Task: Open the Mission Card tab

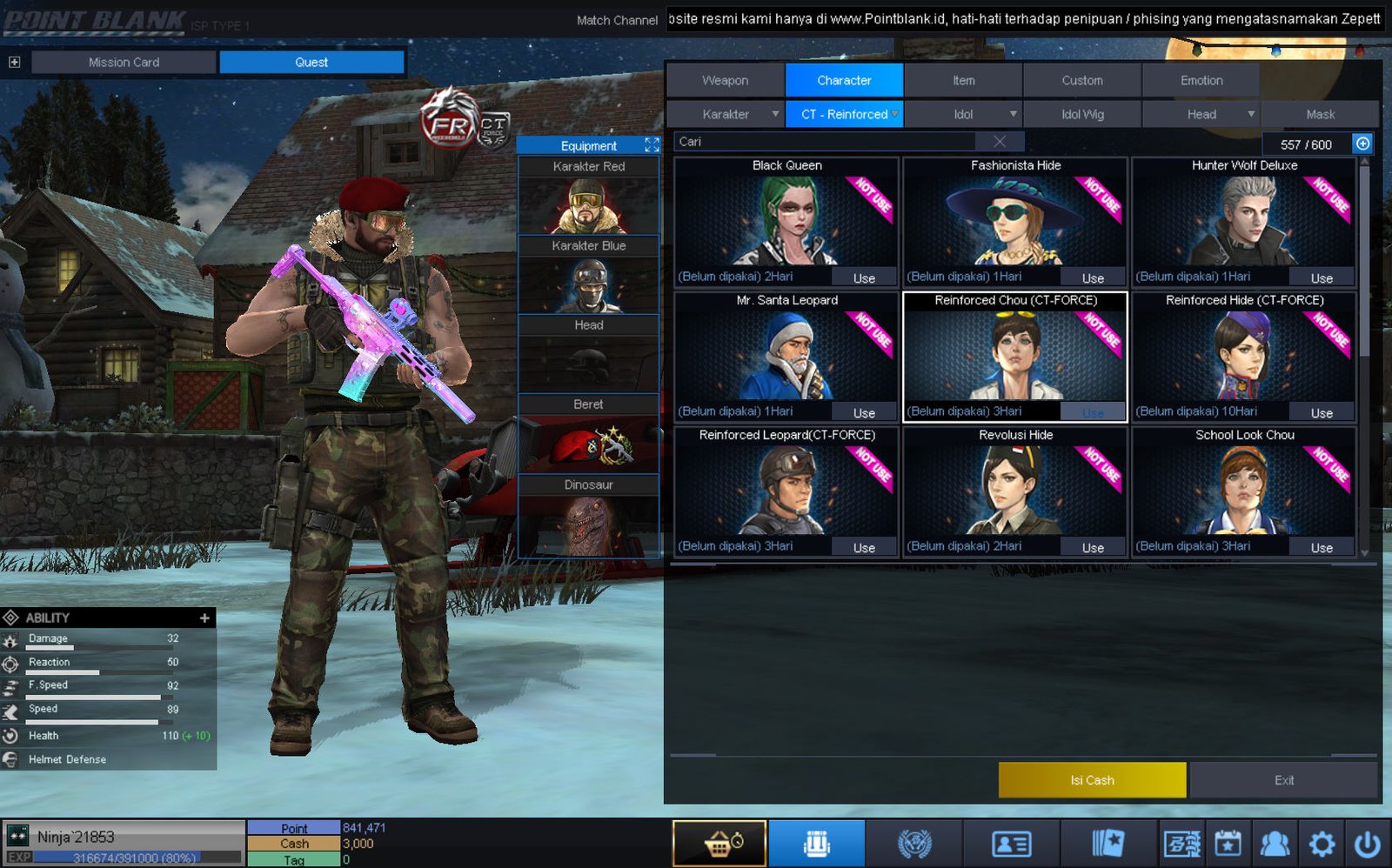Action: (124, 62)
